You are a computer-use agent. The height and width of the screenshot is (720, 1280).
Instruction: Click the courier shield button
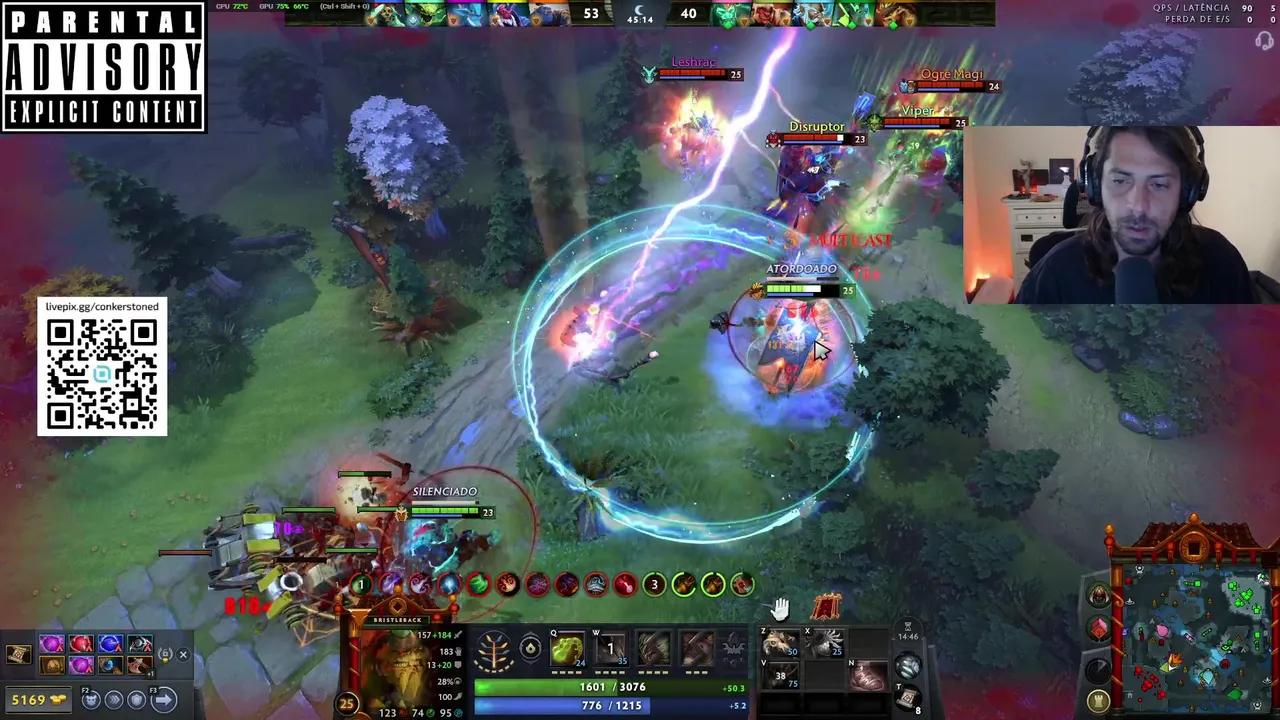pos(137,699)
